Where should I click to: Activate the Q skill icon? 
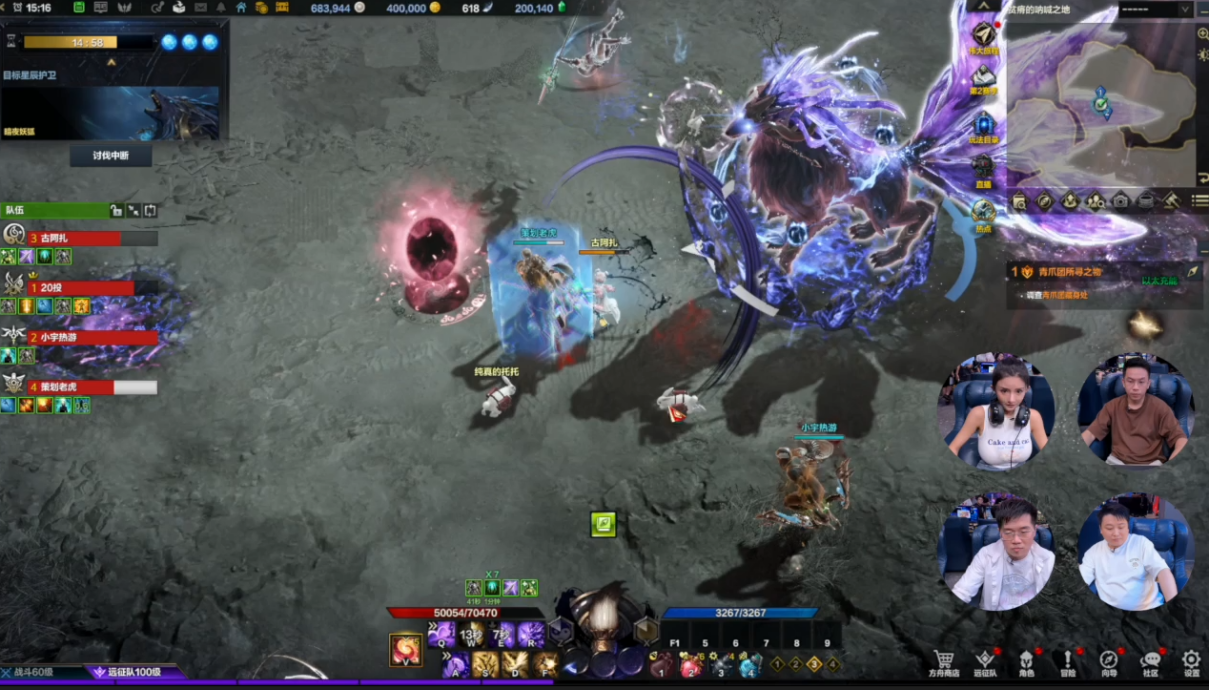tap(442, 634)
